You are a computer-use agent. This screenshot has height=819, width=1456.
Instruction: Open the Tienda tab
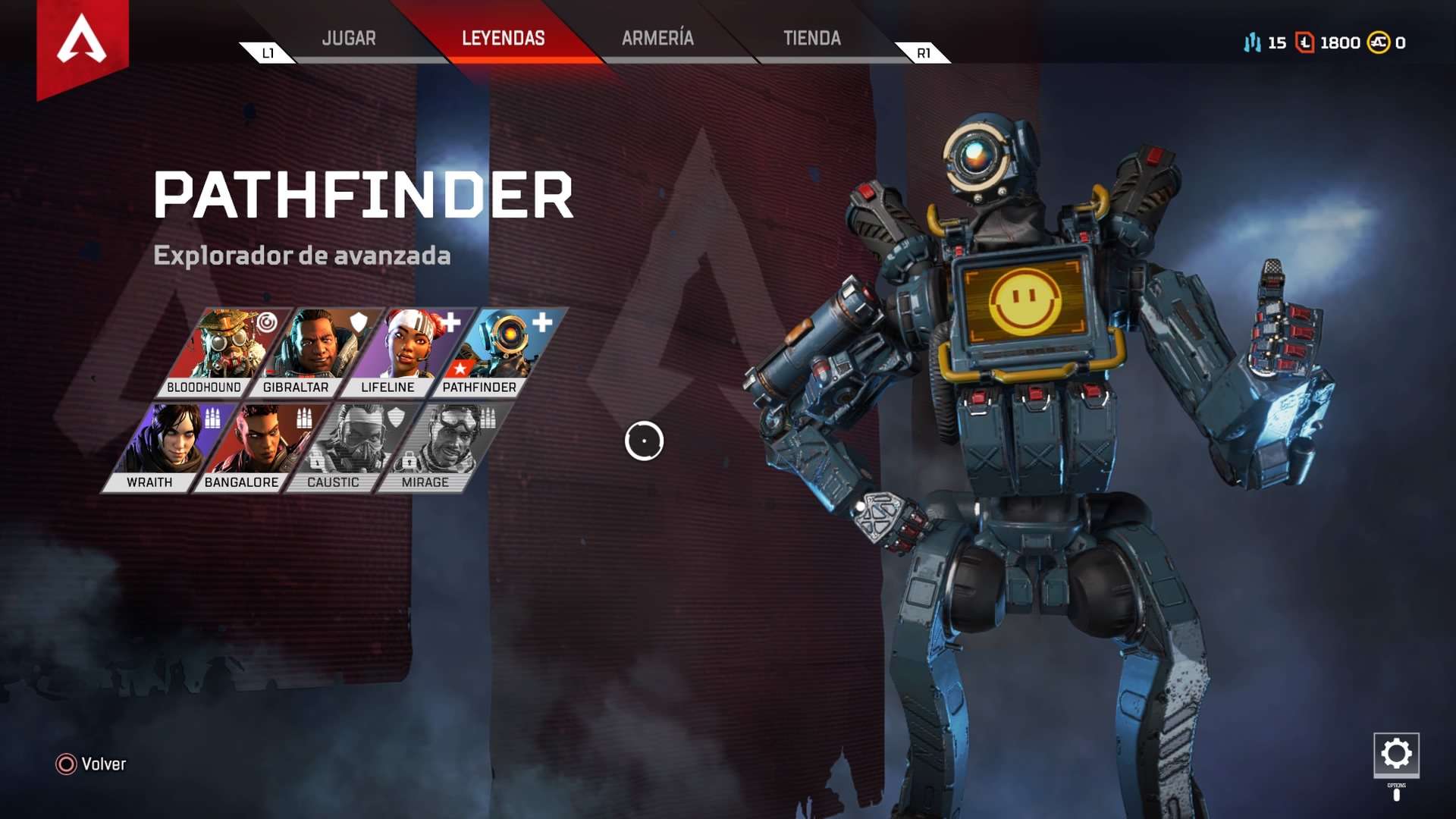click(x=811, y=38)
